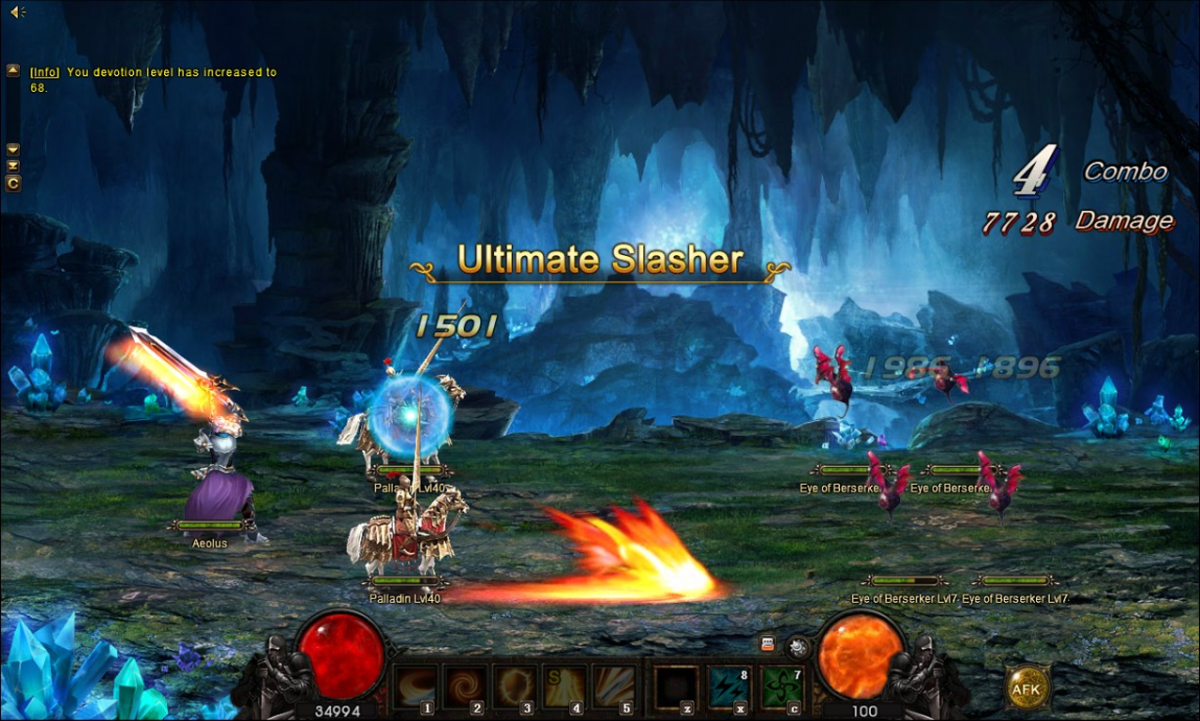Use the blue lightning item in slot X
The height and width of the screenshot is (721, 1200).
pos(729,686)
